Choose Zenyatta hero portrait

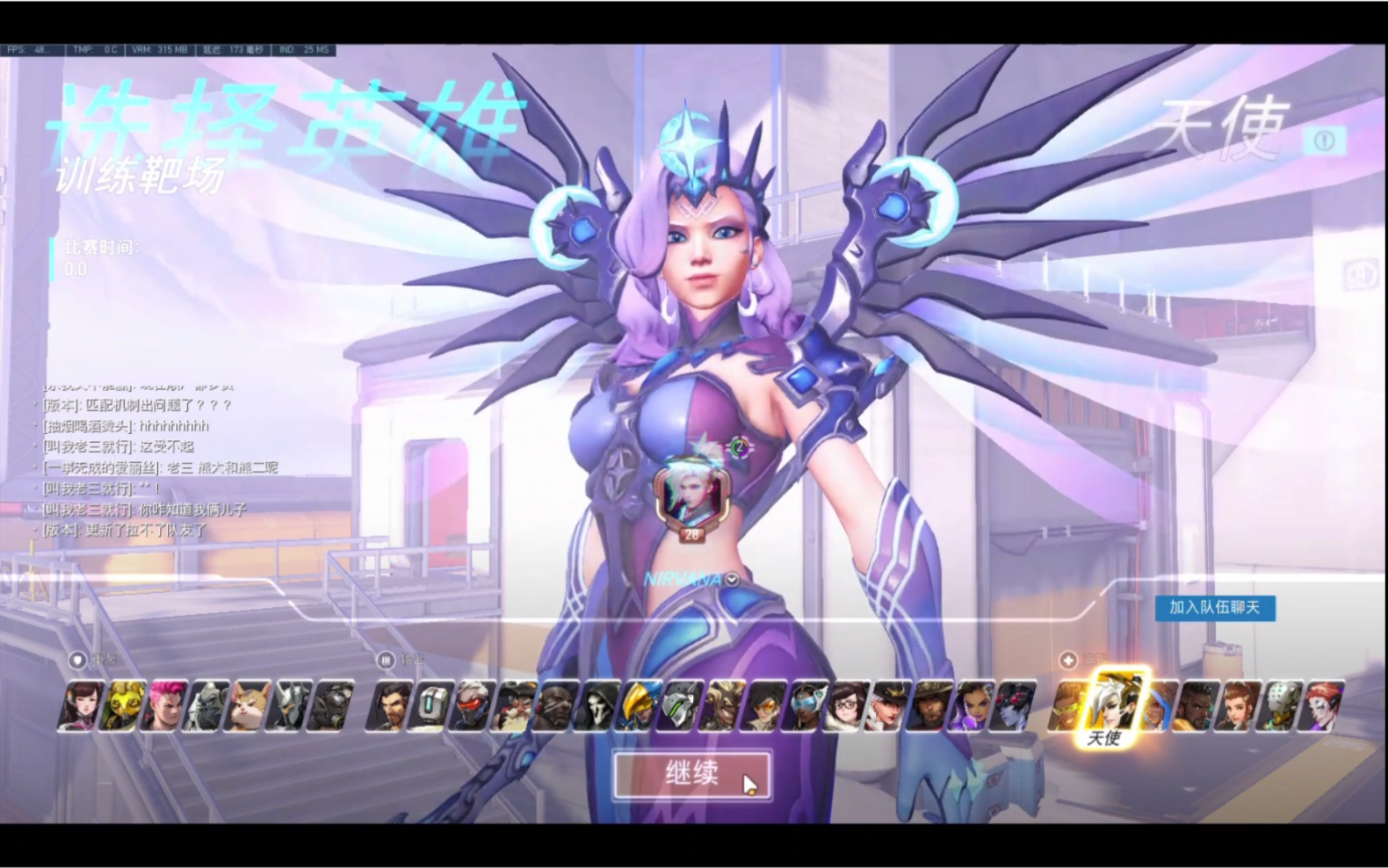point(1279,705)
